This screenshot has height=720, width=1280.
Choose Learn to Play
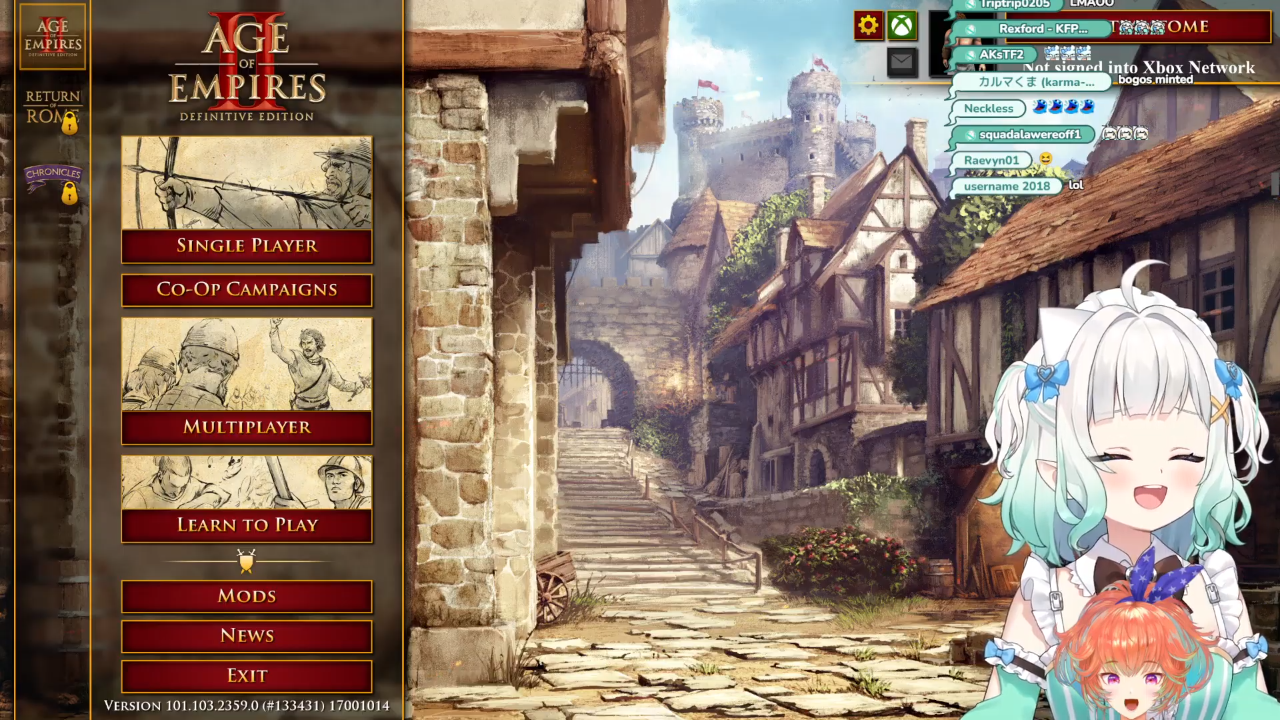pos(247,525)
